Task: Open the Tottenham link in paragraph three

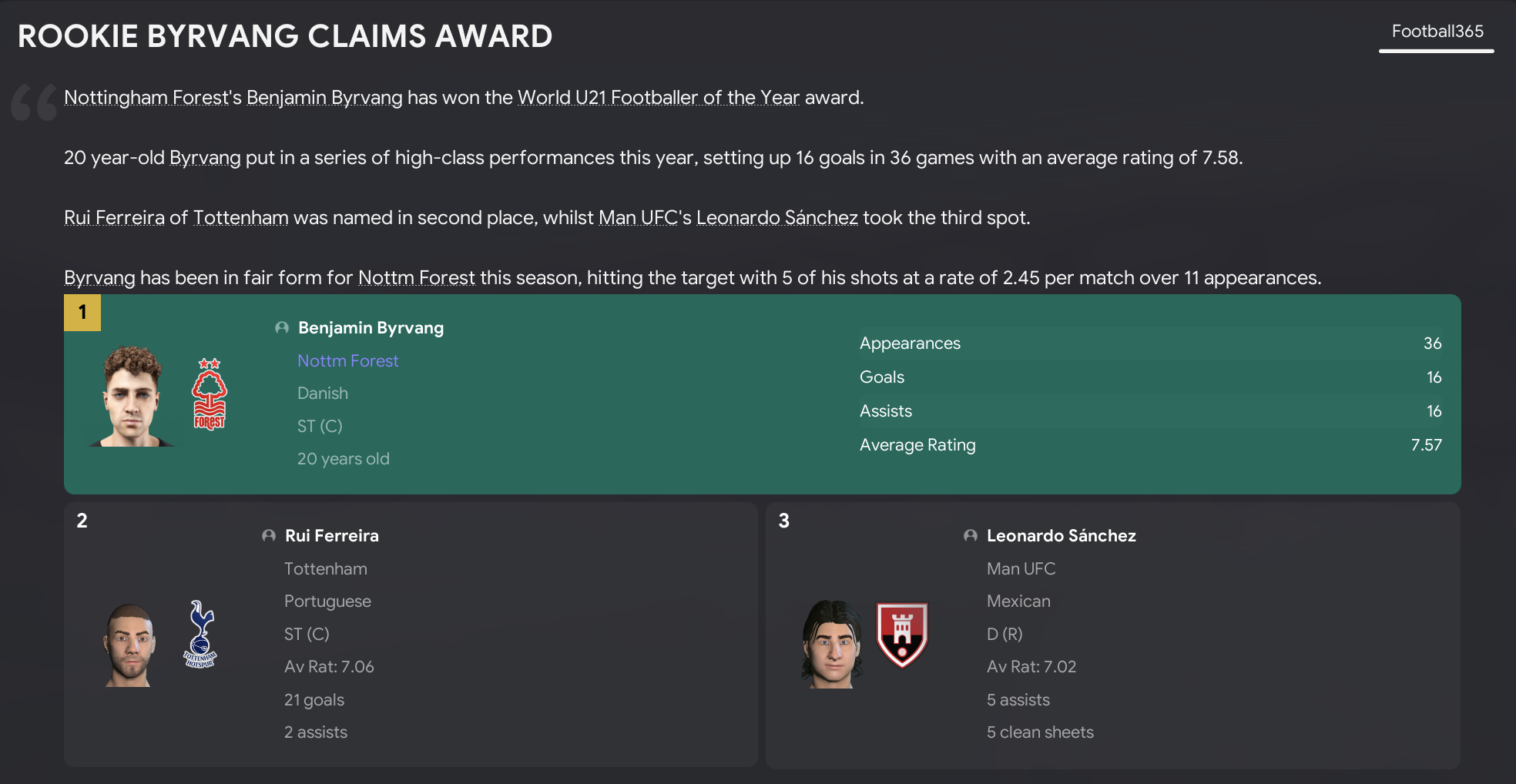Action: [240, 217]
